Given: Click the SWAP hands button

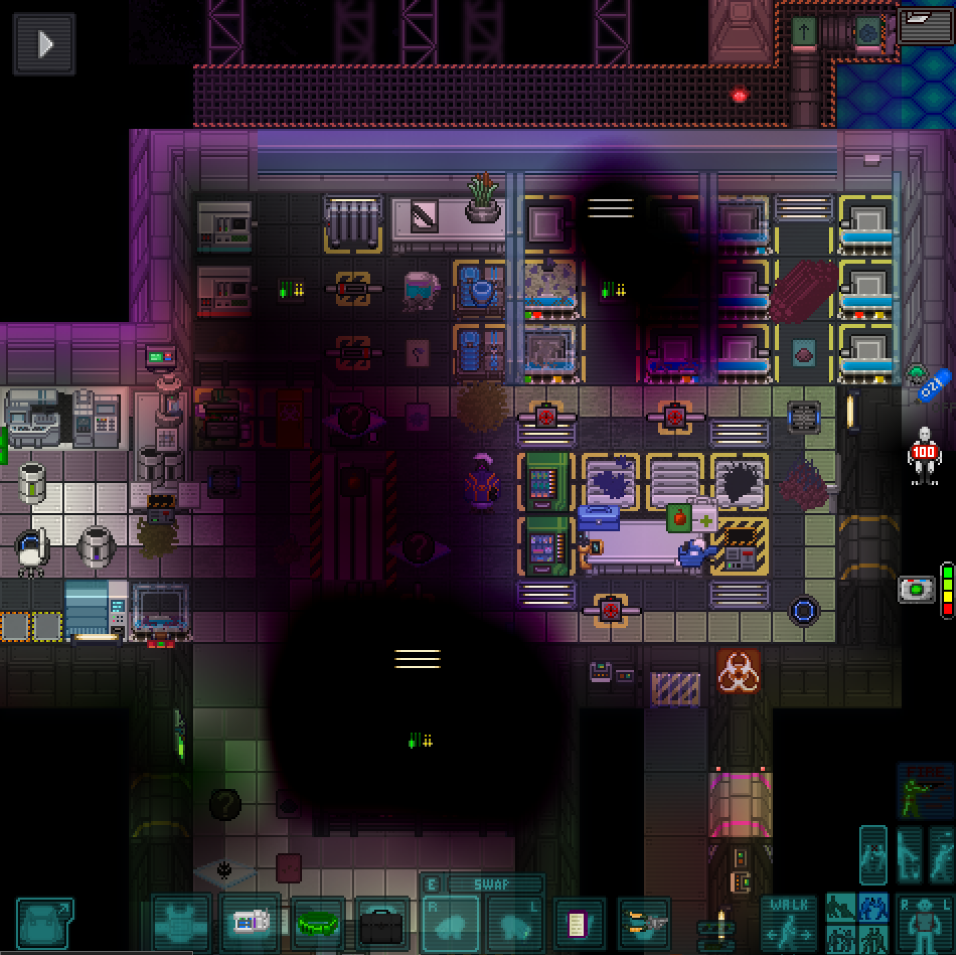Looking at the screenshot, I should [494, 884].
